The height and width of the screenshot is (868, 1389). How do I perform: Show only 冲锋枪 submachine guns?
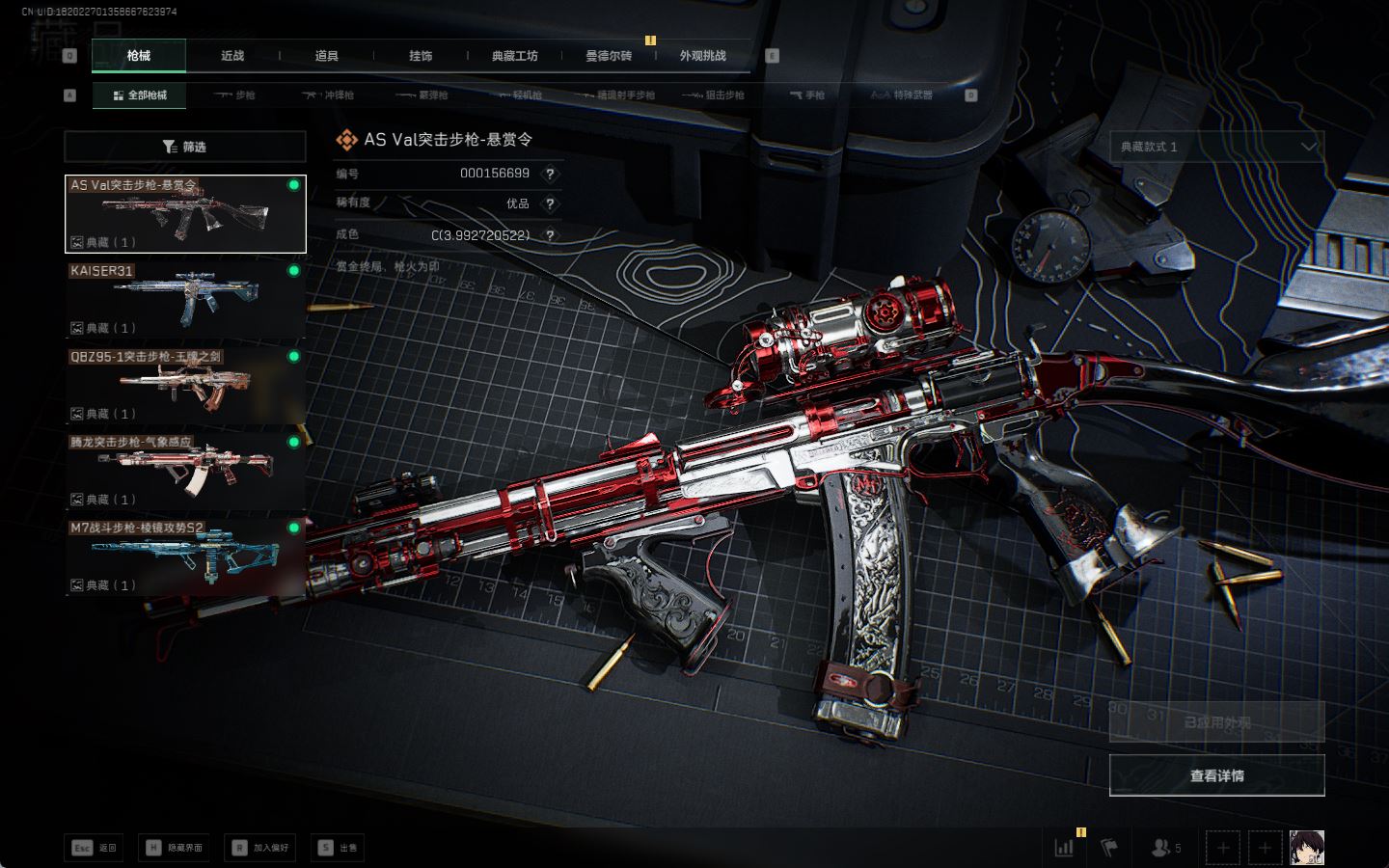point(328,95)
